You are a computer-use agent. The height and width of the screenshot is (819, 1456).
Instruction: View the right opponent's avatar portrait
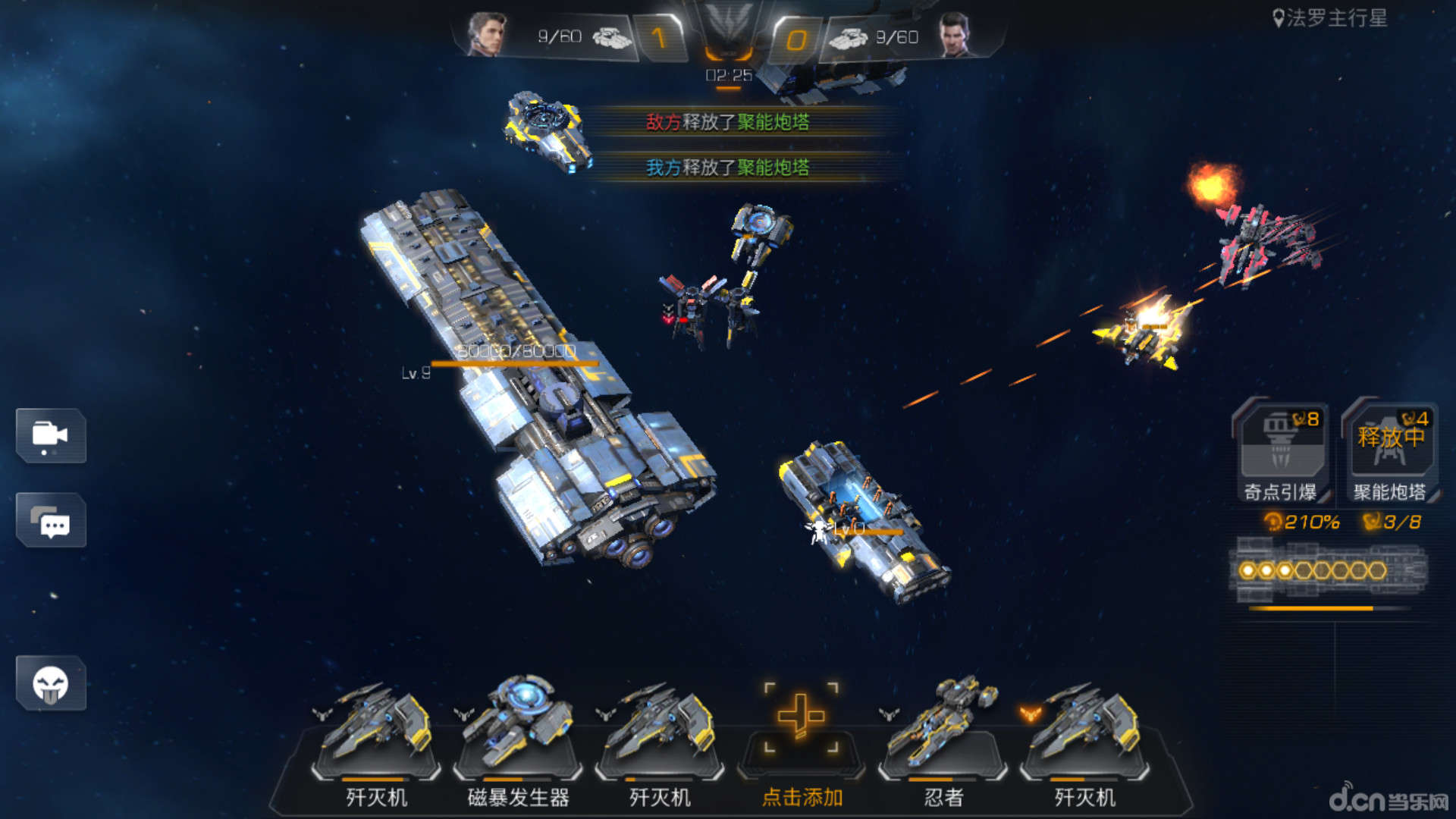click(x=955, y=35)
